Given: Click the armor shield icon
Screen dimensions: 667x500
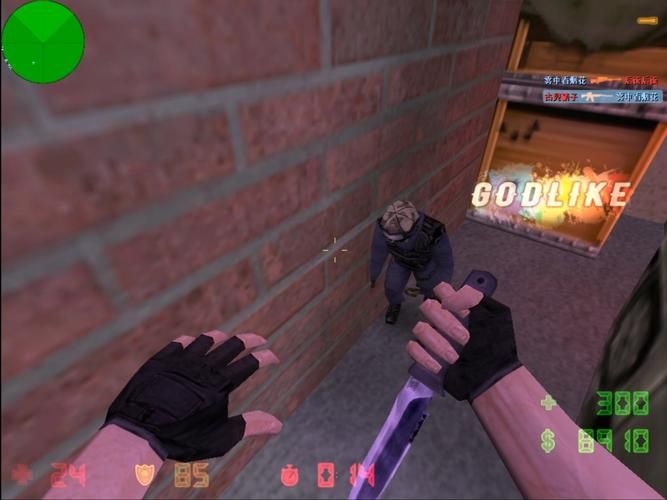Looking at the screenshot, I should 145,473.
